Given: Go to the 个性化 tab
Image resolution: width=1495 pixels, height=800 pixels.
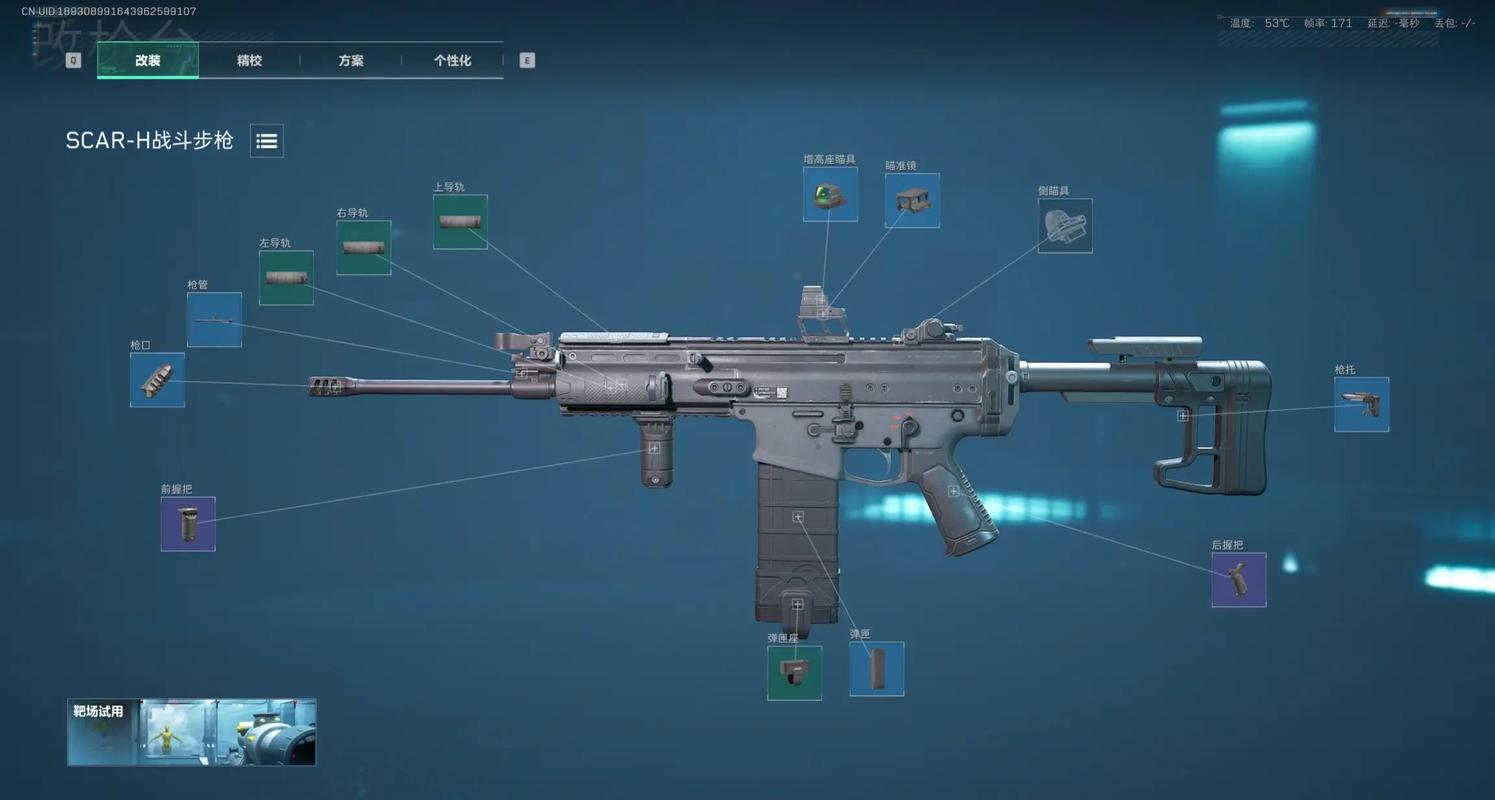Looking at the screenshot, I should point(452,60).
